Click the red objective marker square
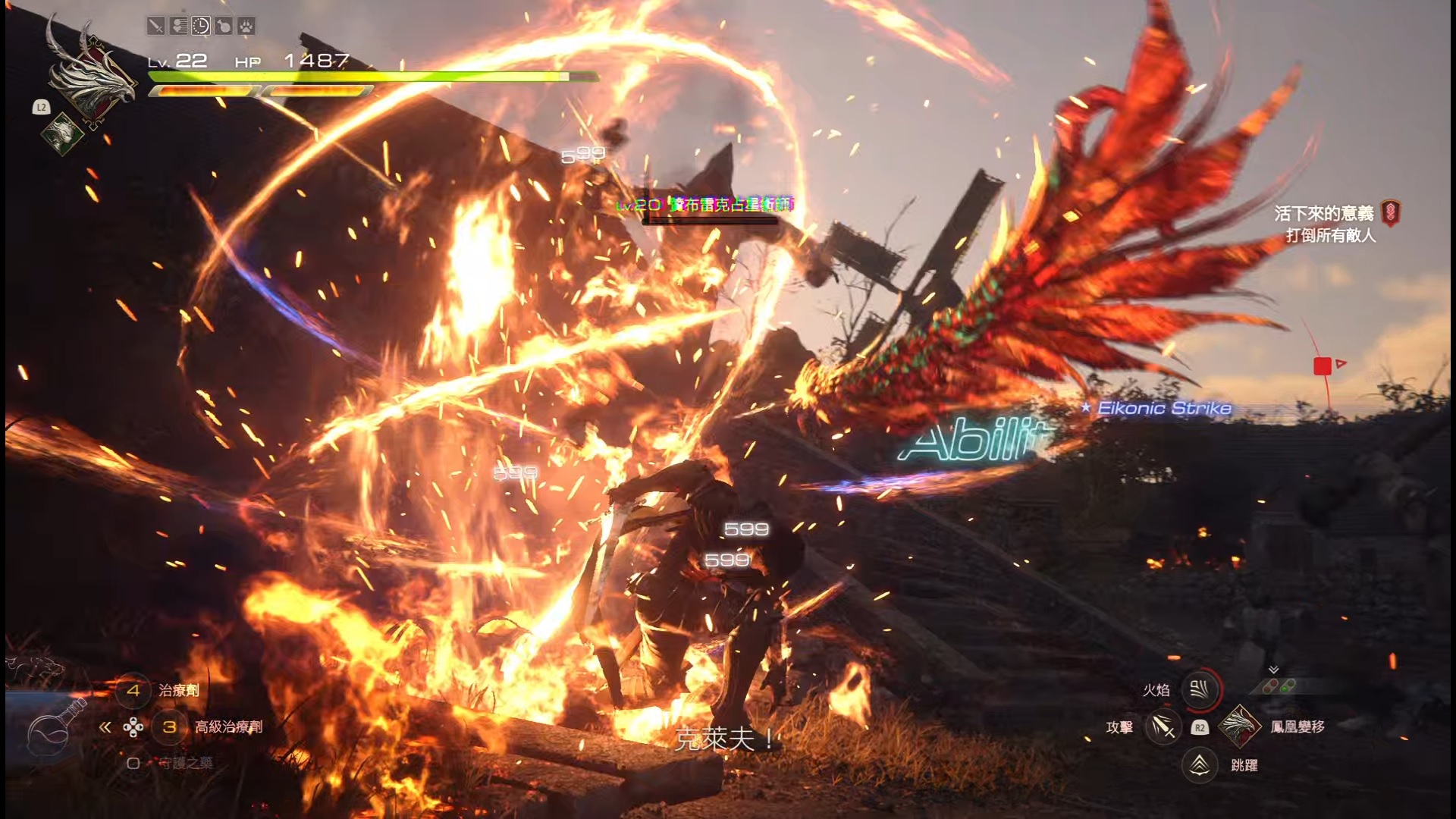Image resolution: width=1456 pixels, height=819 pixels. tap(1322, 366)
